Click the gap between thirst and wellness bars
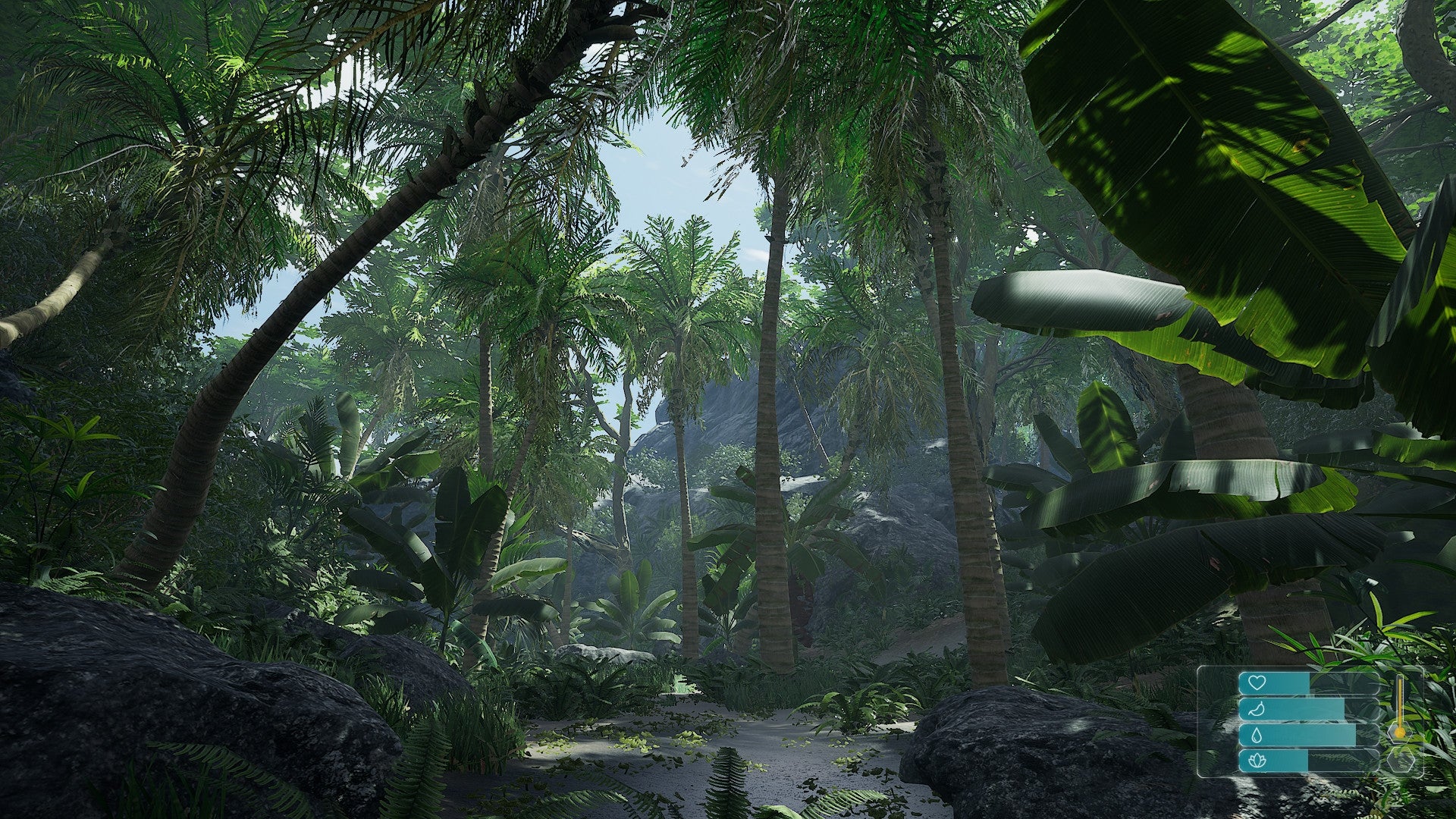Viewport: 1456px width, 819px height. click(x=1303, y=749)
